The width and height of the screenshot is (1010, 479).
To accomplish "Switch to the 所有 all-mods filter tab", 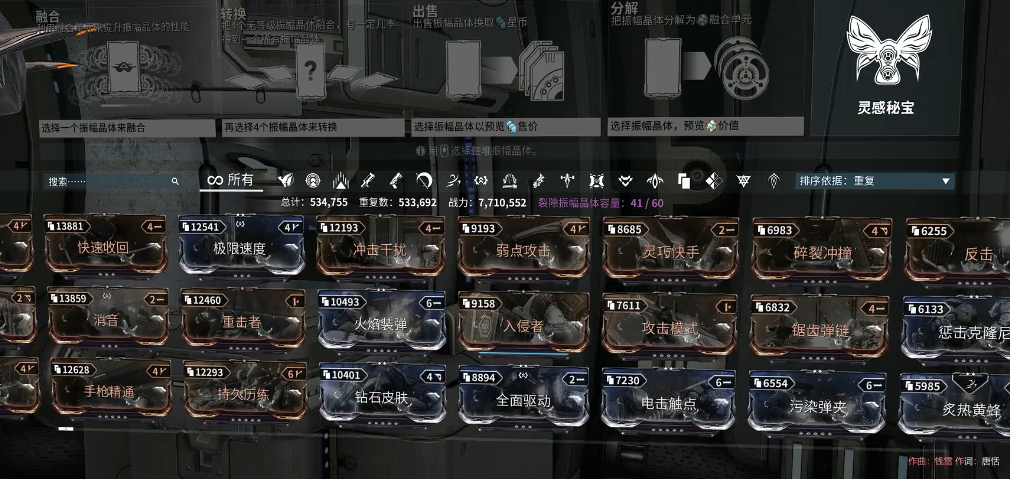I will [230, 180].
